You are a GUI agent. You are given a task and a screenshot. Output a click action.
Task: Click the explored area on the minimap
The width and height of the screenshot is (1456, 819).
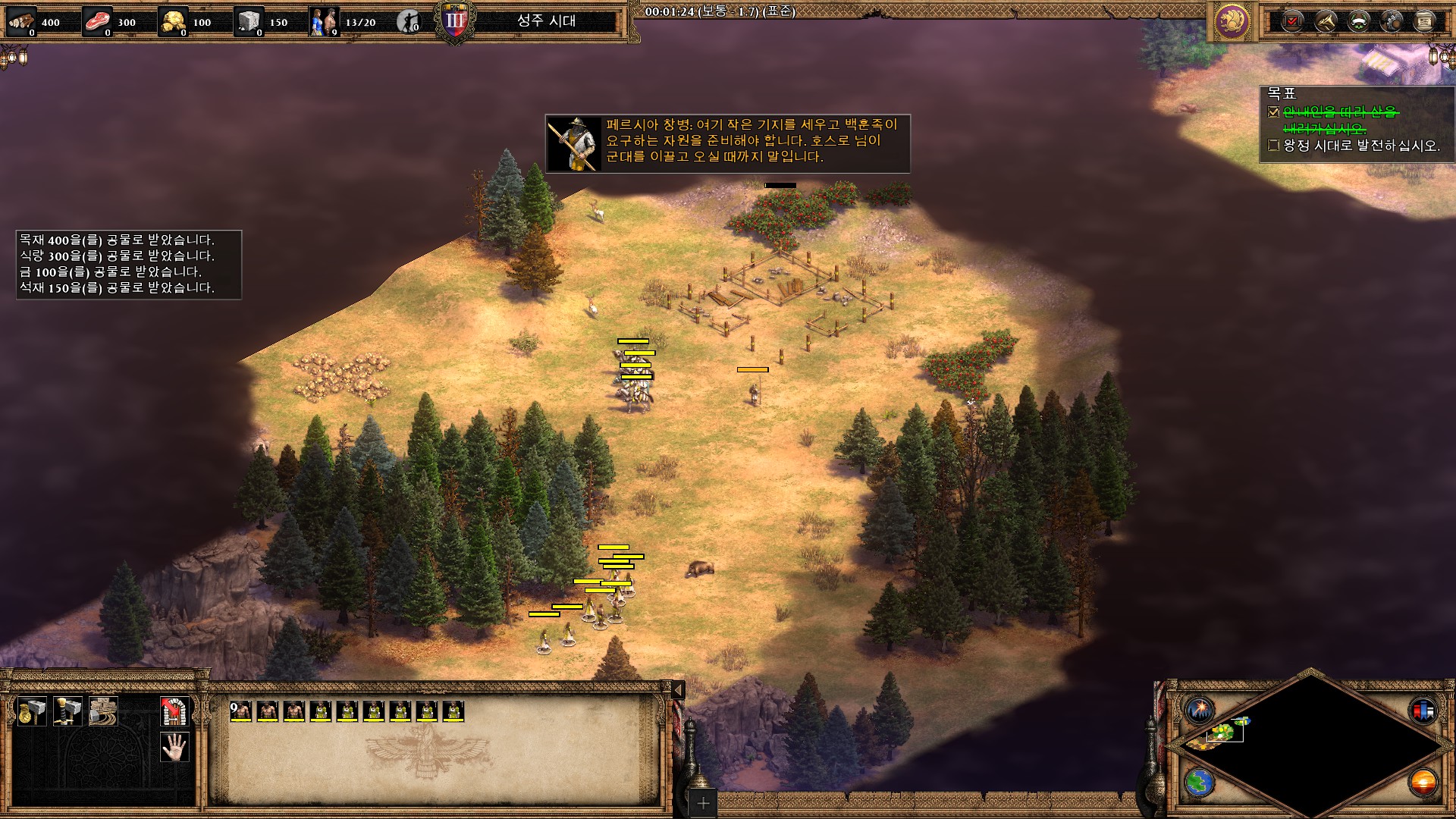click(1222, 732)
